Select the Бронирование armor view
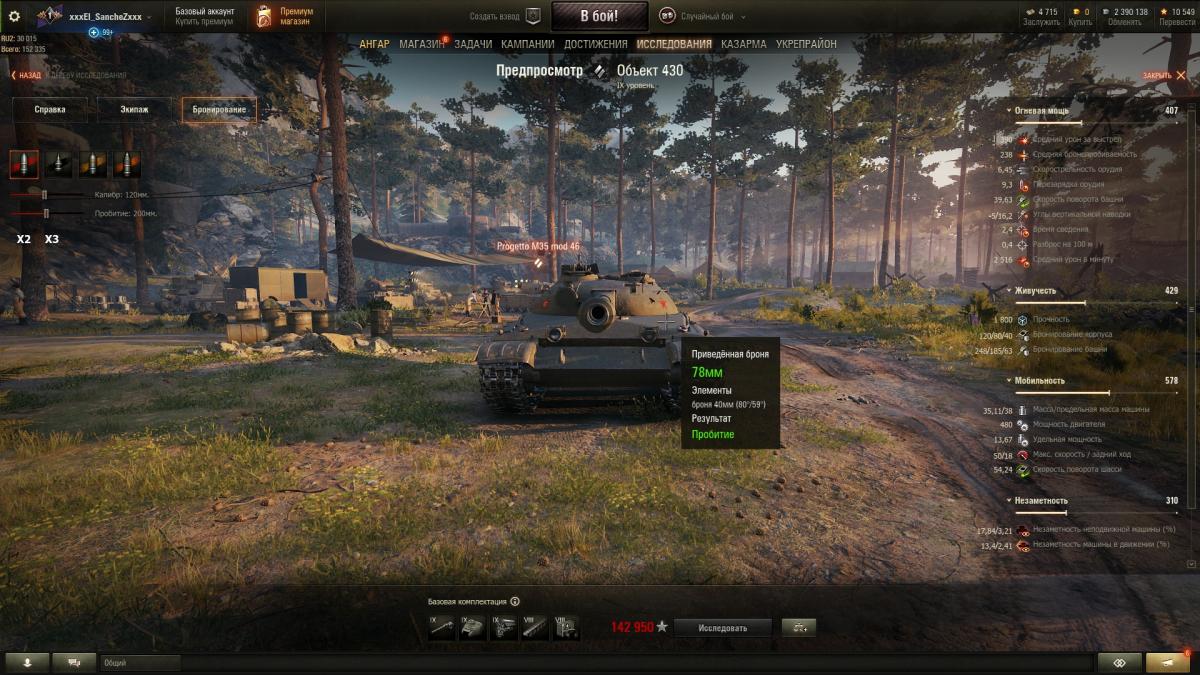Viewport: 1200px width, 675px height. (219, 110)
